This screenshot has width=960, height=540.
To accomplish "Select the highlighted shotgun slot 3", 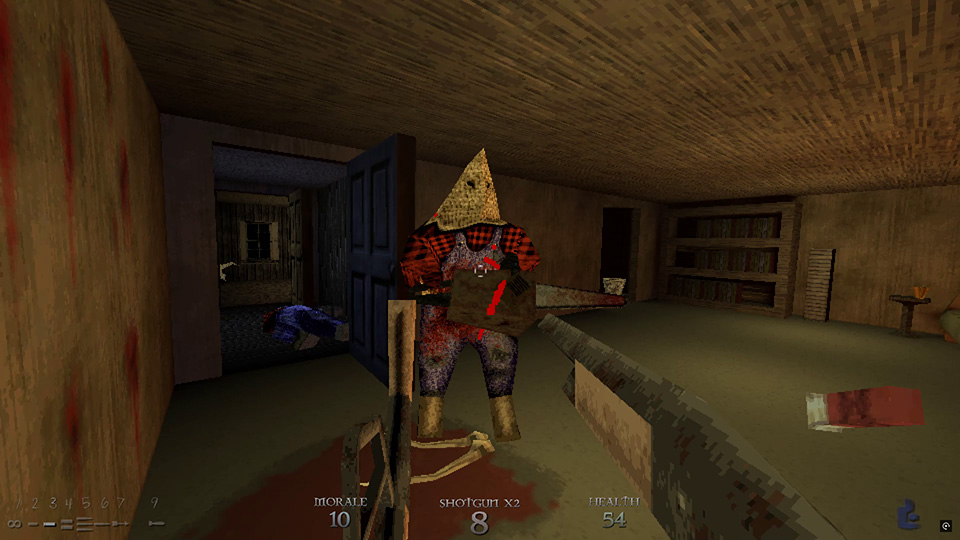I will pyautogui.click(x=49, y=523).
